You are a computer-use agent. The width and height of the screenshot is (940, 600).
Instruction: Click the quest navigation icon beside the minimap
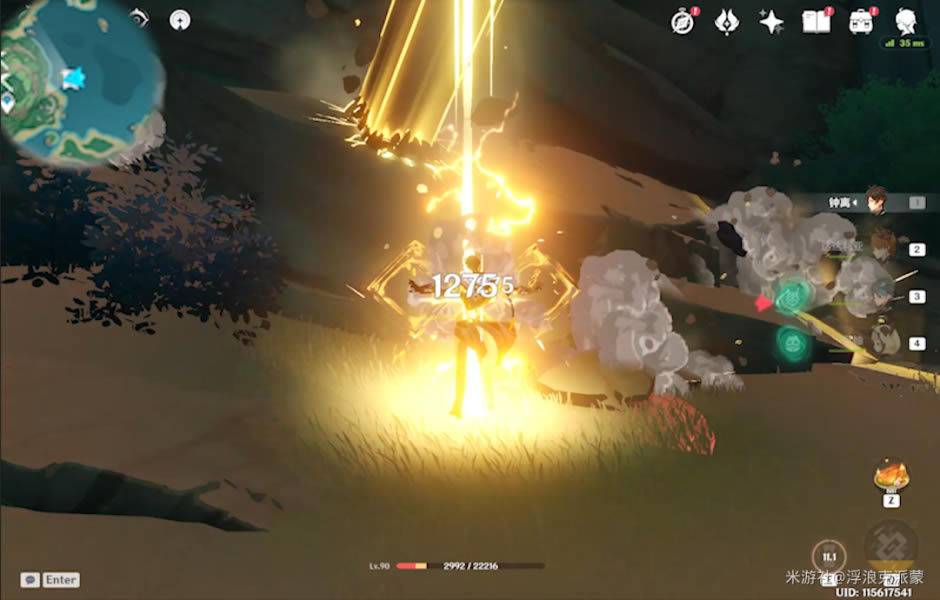click(139, 18)
